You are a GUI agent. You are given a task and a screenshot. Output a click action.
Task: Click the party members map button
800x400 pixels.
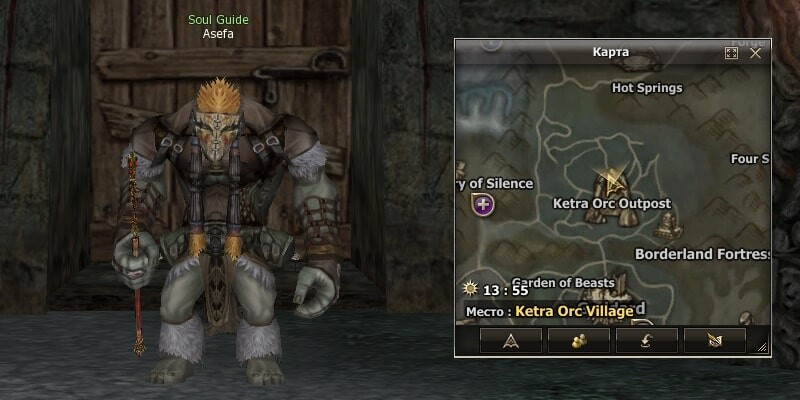click(x=578, y=341)
